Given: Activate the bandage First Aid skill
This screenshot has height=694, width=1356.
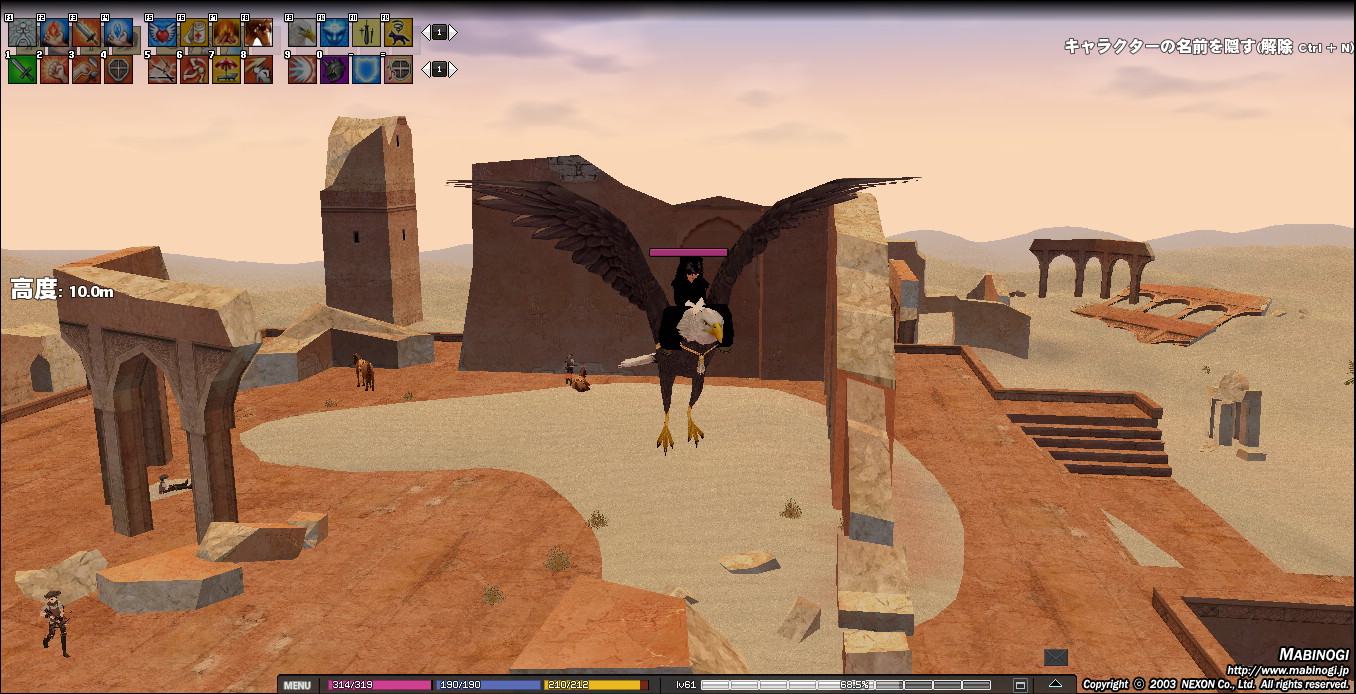Looking at the screenshot, I should coord(194,33).
